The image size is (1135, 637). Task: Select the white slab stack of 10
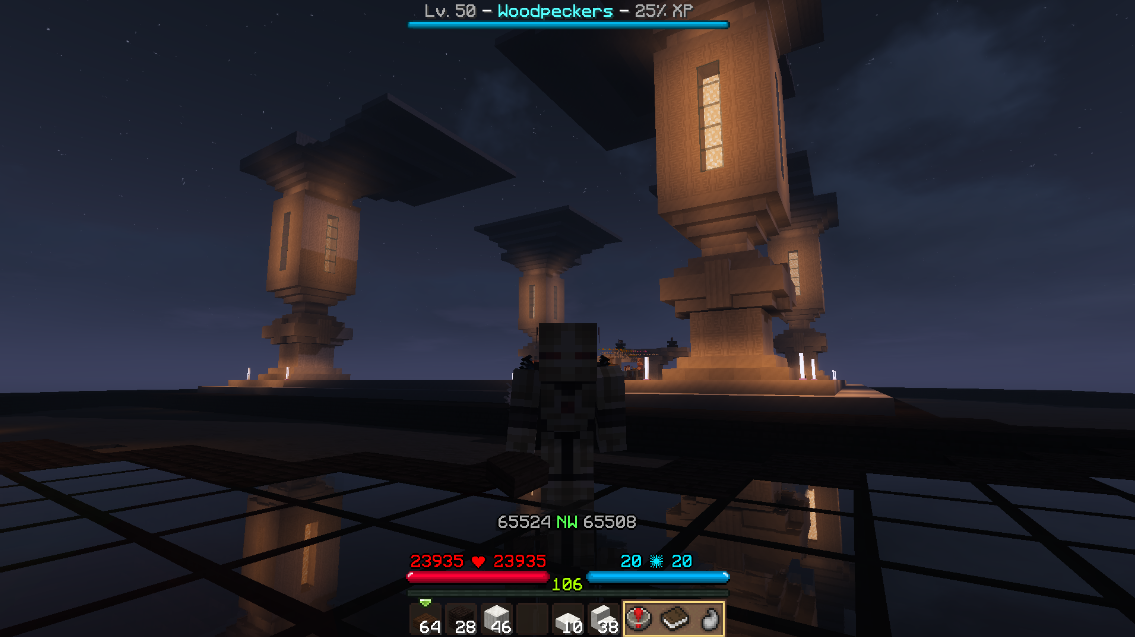click(x=568, y=619)
